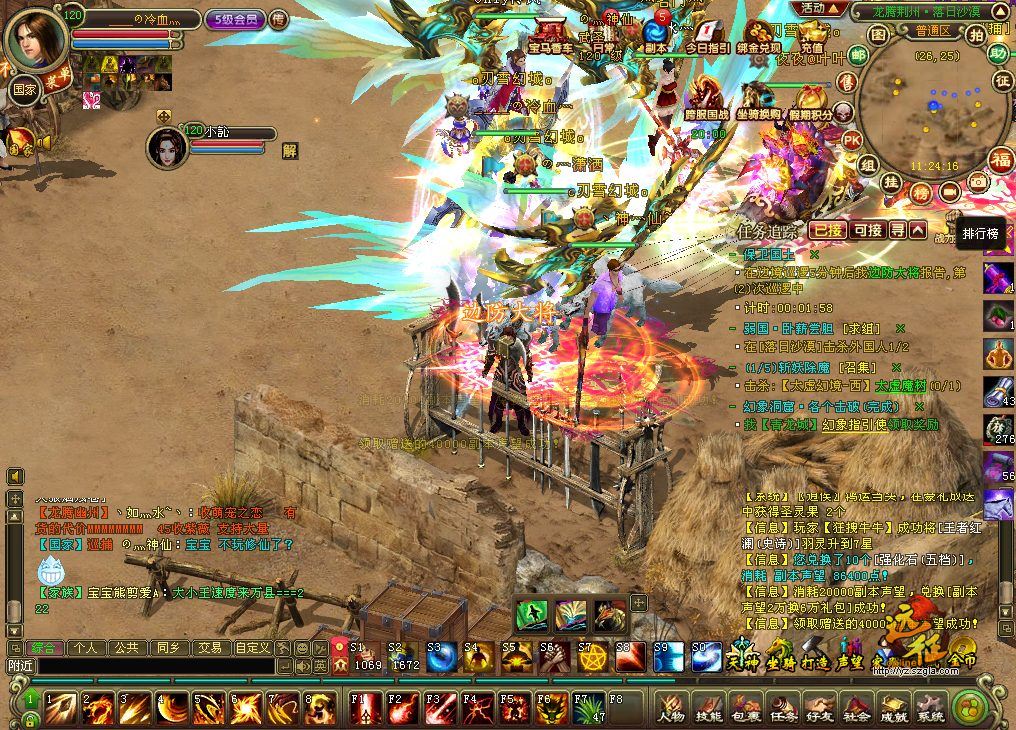Show 可接 available quests in tracker

point(867,230)
